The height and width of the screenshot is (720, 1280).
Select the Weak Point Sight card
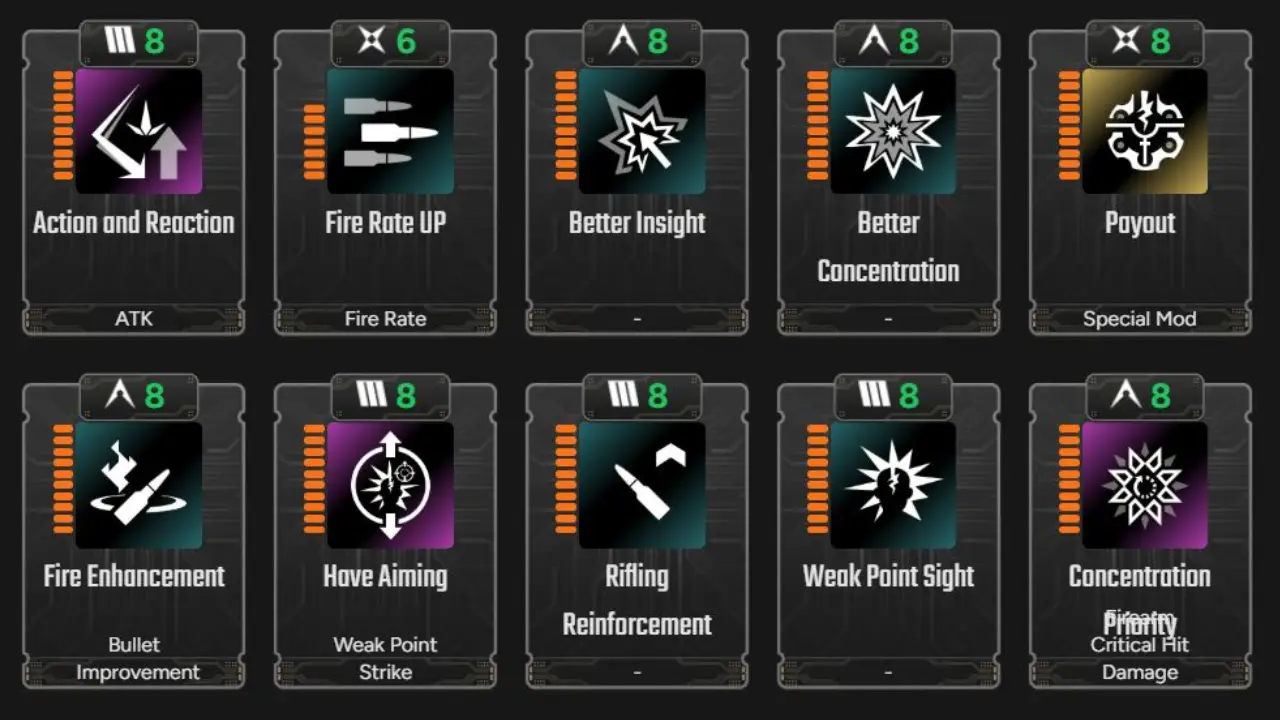click(x=888, y=530)
